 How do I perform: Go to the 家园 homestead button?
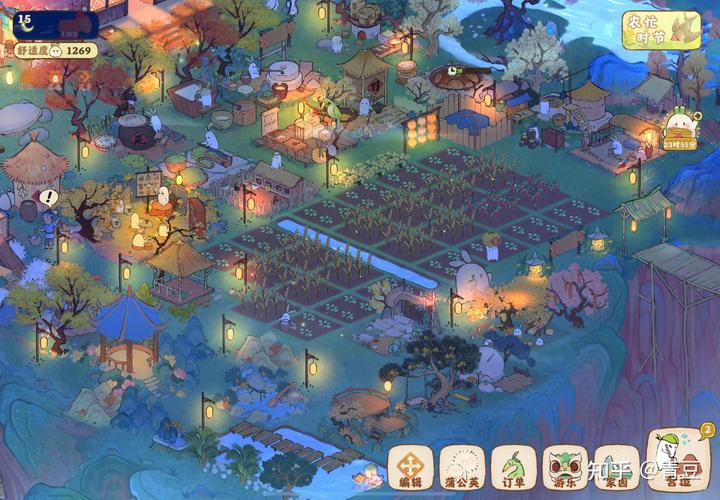(617, 466)
